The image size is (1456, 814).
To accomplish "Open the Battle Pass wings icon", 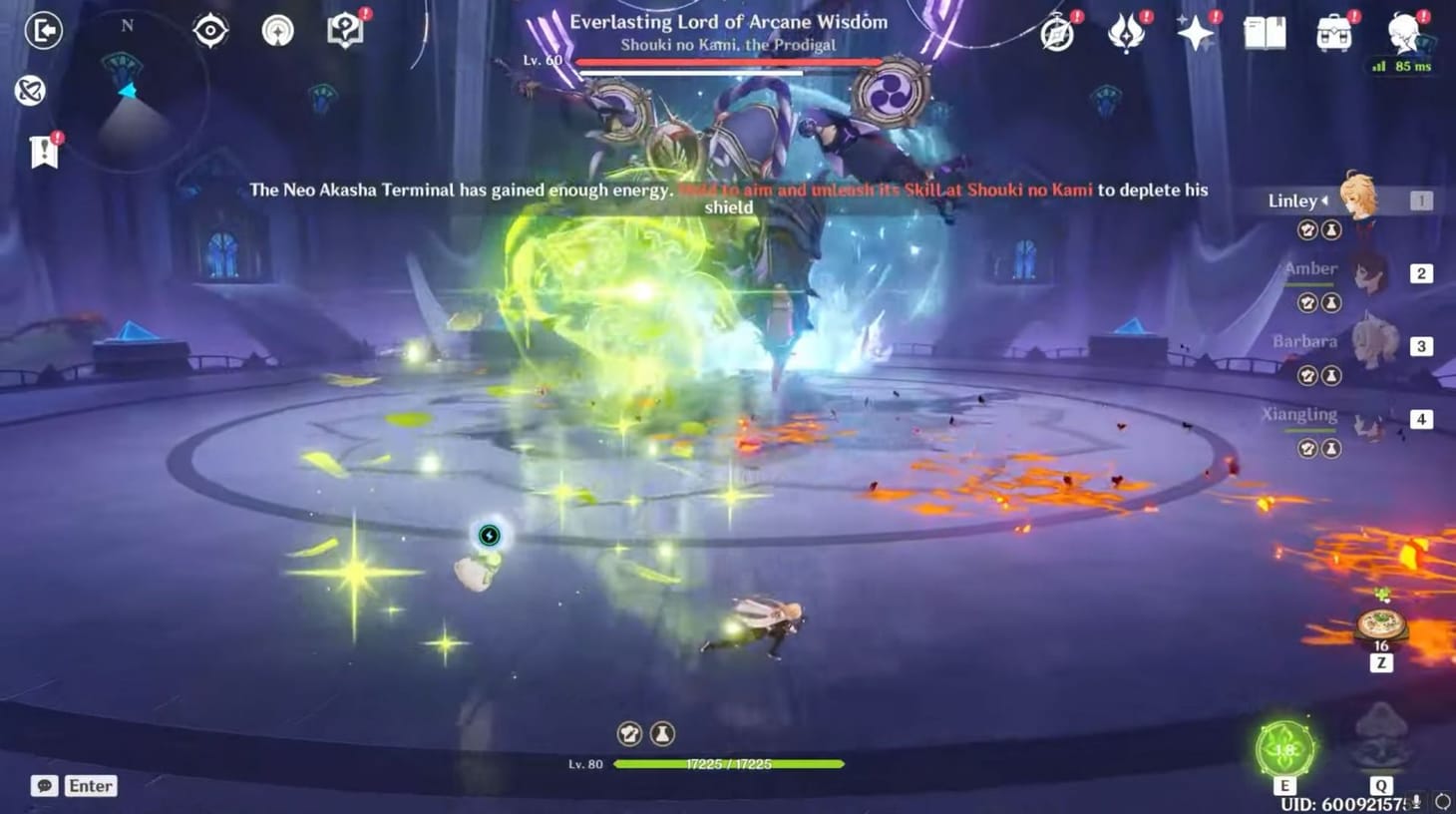I will (x=1125, y=31).
